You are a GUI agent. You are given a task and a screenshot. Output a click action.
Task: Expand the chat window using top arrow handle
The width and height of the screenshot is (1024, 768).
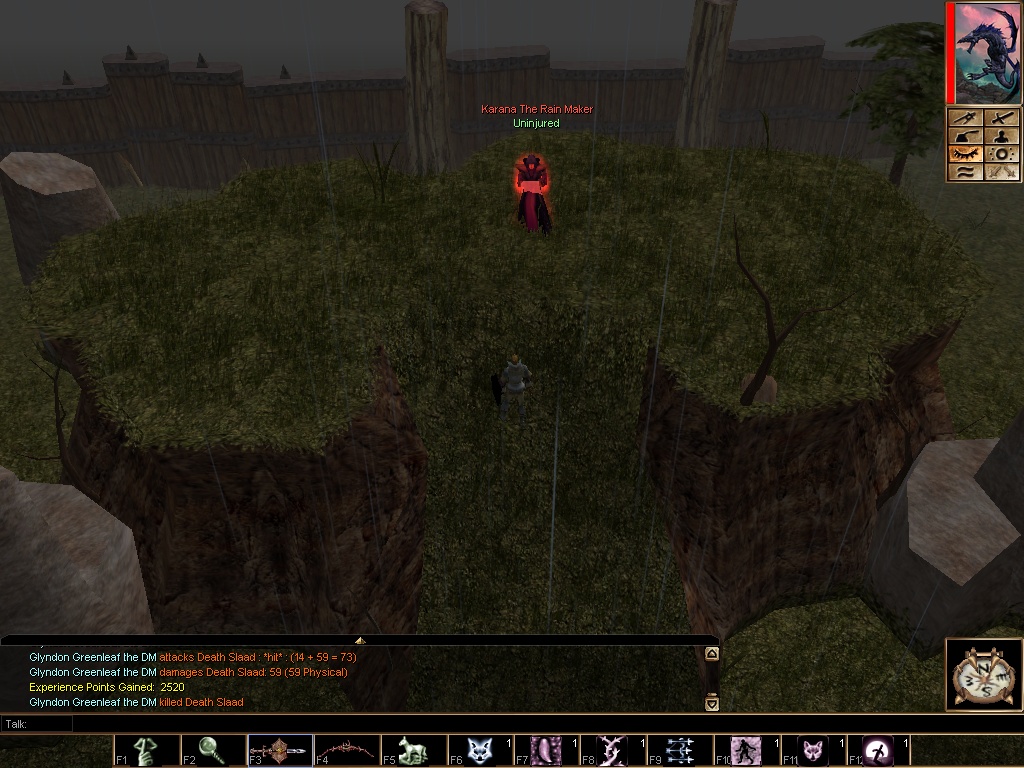(x=360, y=640)
